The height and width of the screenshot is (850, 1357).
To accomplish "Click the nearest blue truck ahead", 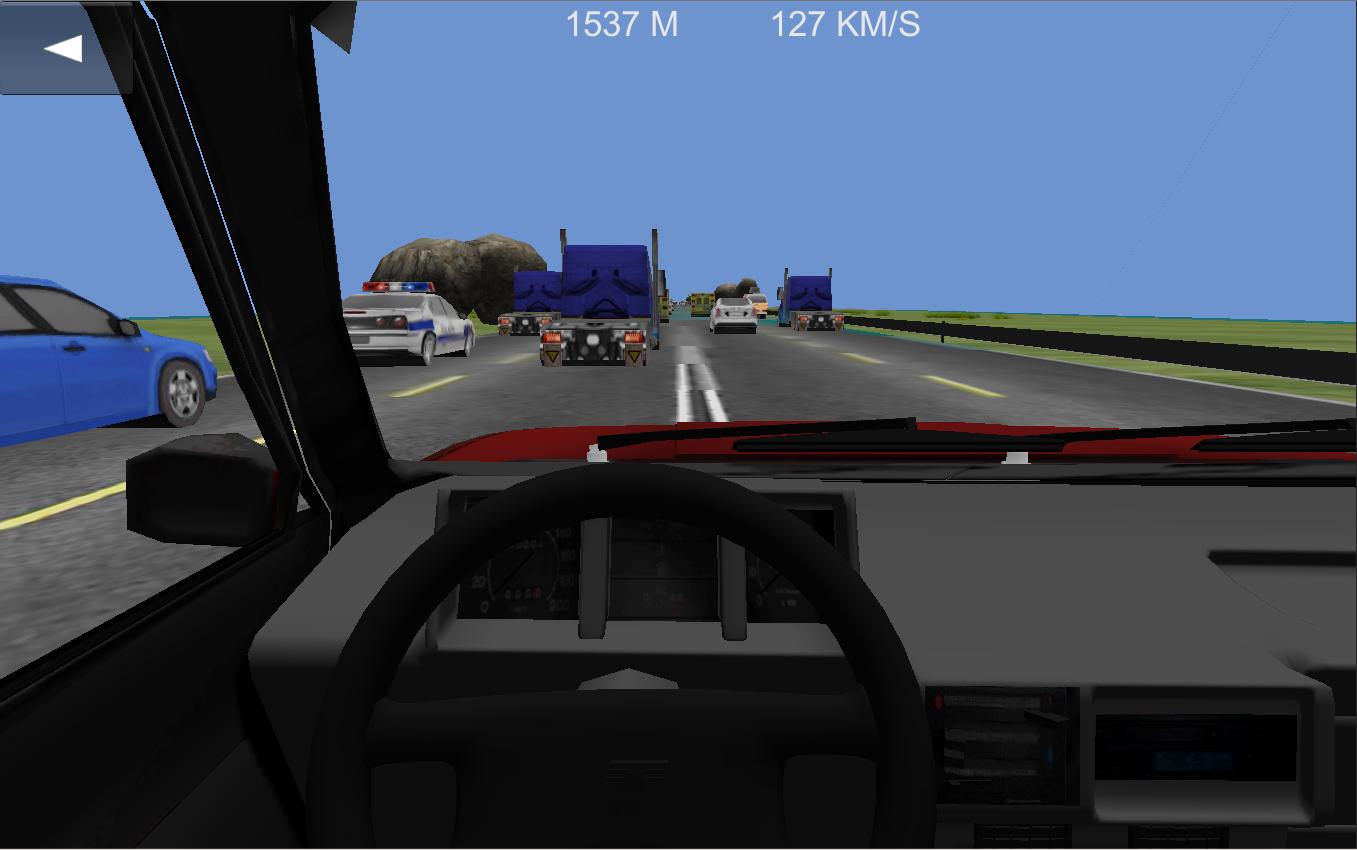I will pyautogui.click(x=598, y=295).
